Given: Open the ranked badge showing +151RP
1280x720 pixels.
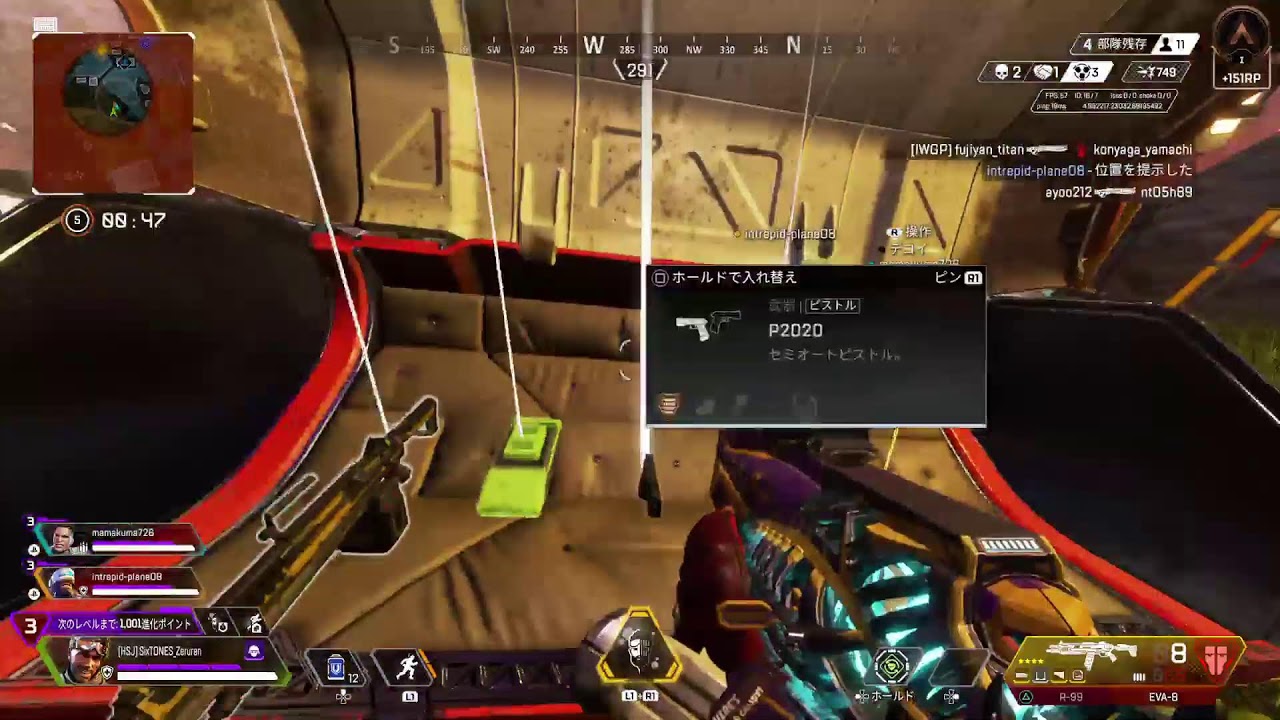Looking at the screenshot, I should coord(1241,48).
